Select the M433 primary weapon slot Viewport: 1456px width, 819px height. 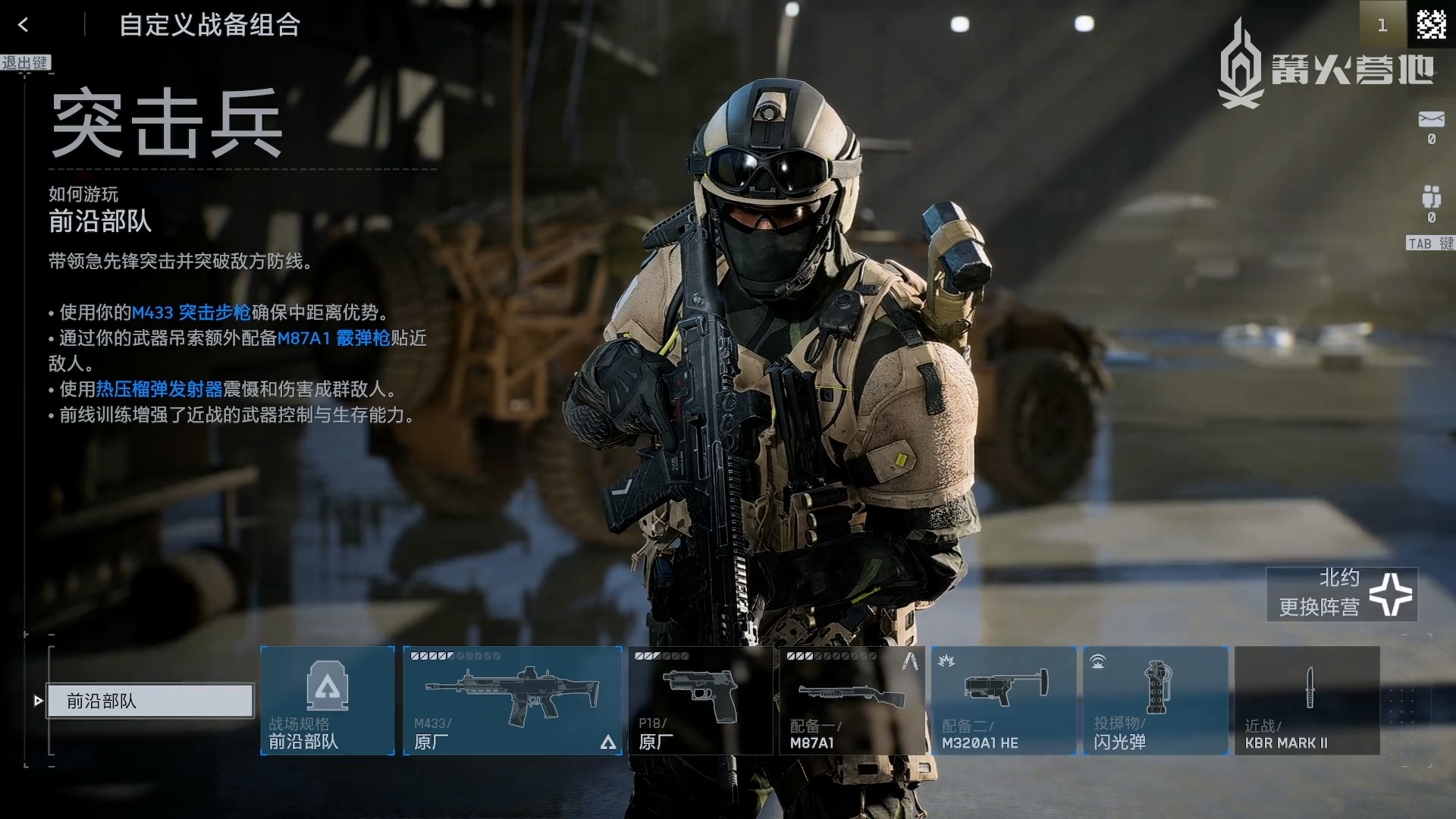pos(513,701)
